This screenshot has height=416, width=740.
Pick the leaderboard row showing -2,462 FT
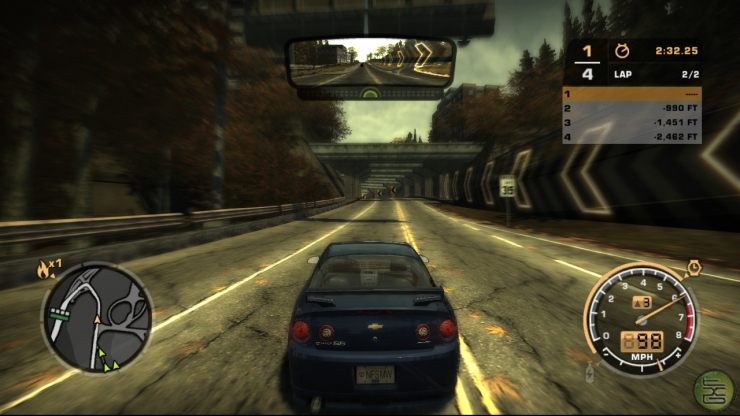tap(631, 136)
